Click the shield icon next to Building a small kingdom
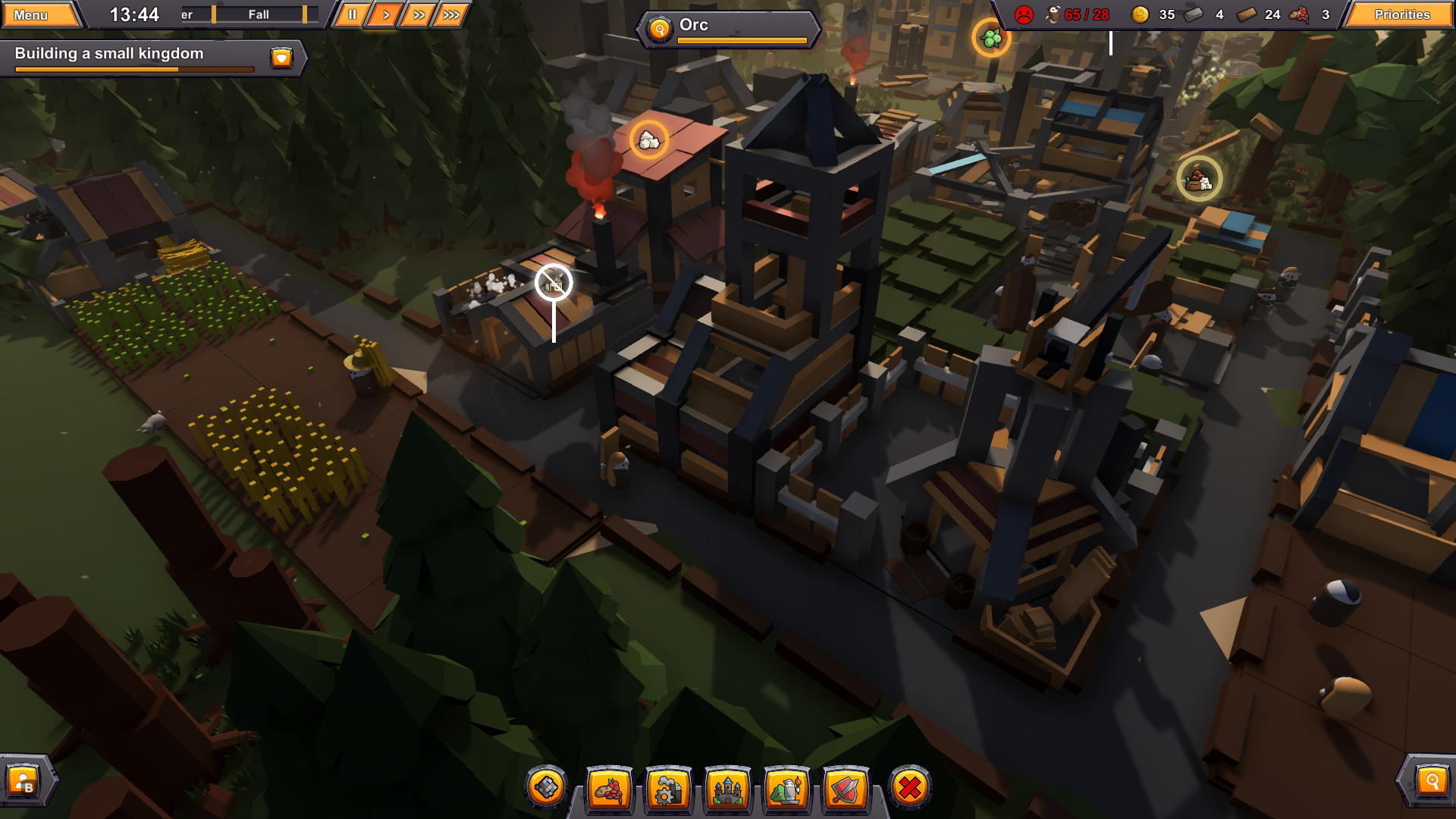The image size is (1456, 819). [x=281, y=58]
